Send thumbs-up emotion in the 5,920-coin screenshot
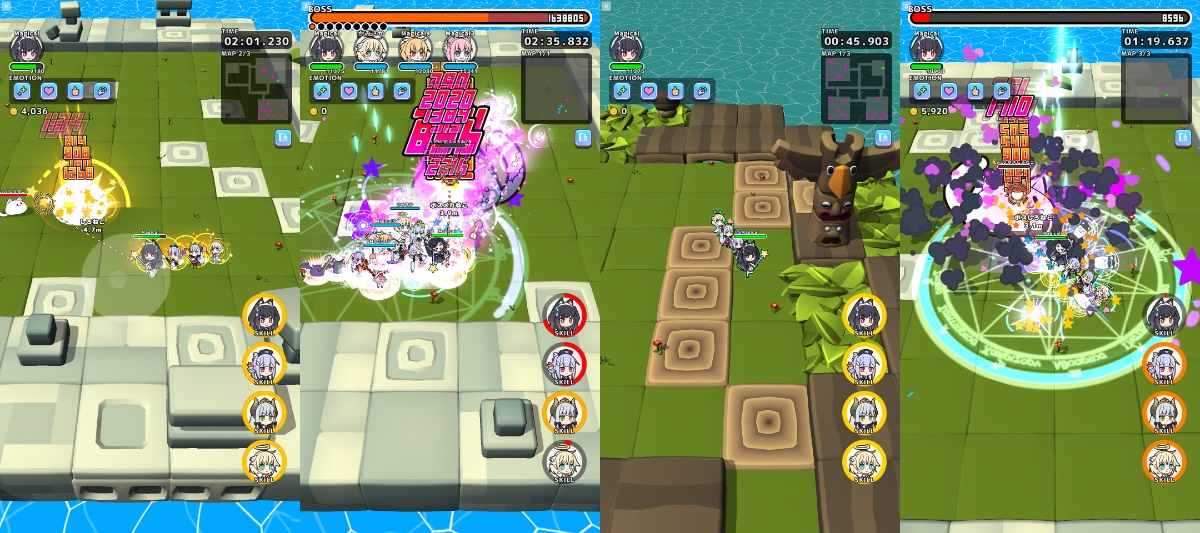 pyautogui.click(x=975, y=91)
